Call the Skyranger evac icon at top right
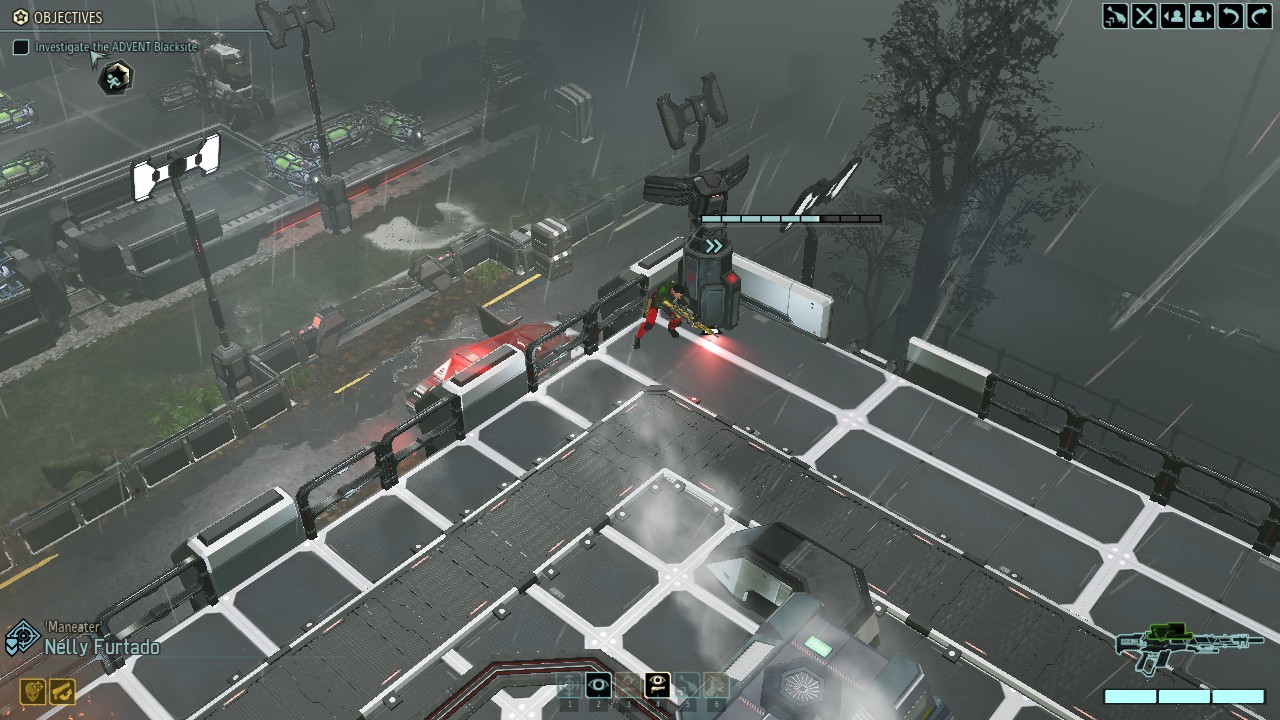This screenshot has height=720, width=1280. (x=1116, y=16)
